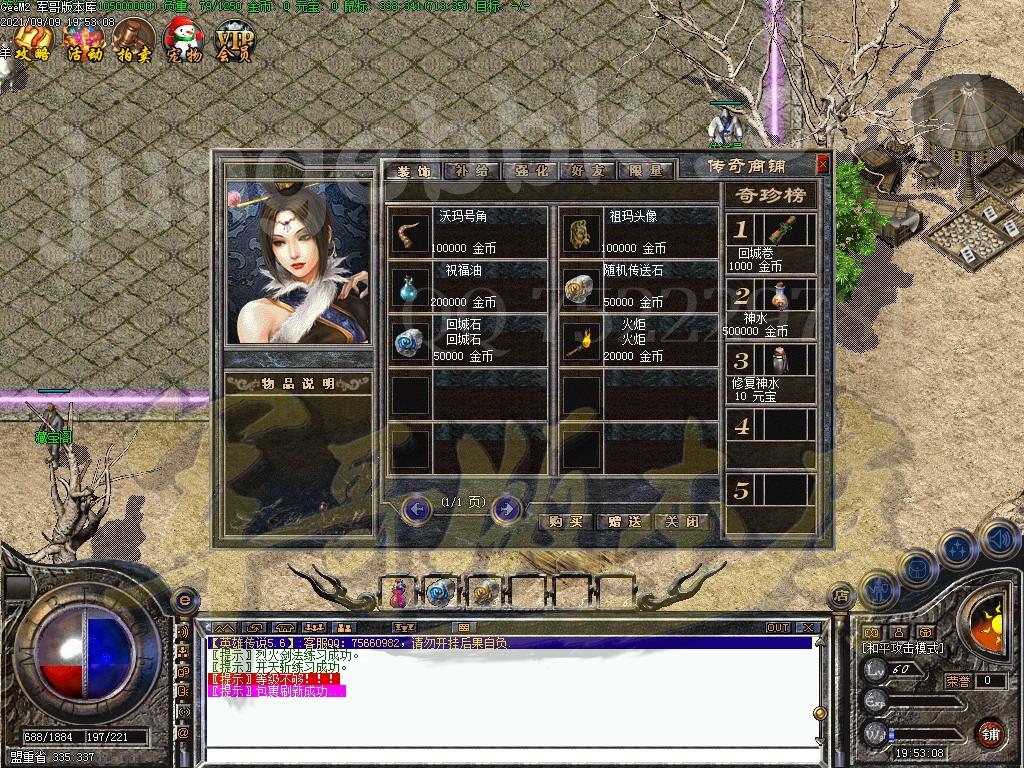This screenshot has height=768, width=1024.
Task: Click the 赠送 gift button
Action: [624, 522]
